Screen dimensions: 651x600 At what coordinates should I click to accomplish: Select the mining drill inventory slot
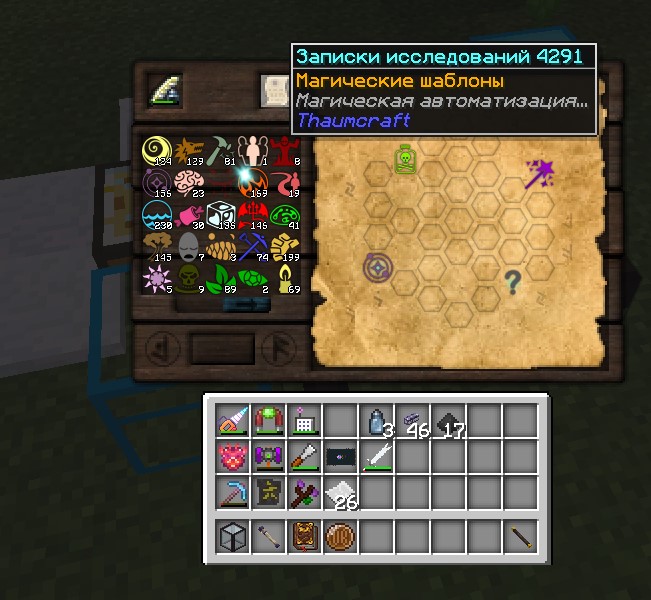click(x=232, y=421)
